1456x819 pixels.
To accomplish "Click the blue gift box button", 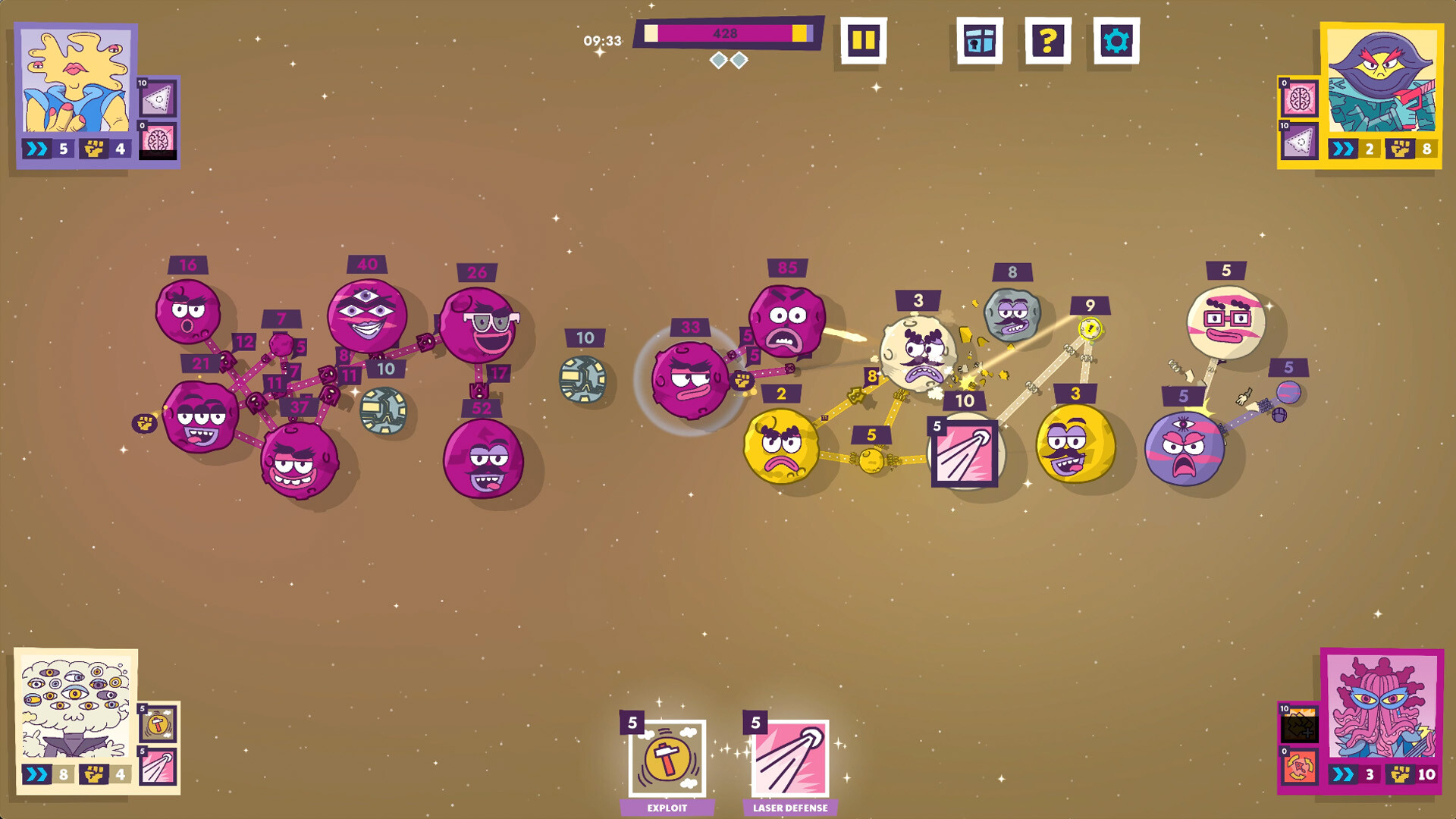I will click(979, 41).
